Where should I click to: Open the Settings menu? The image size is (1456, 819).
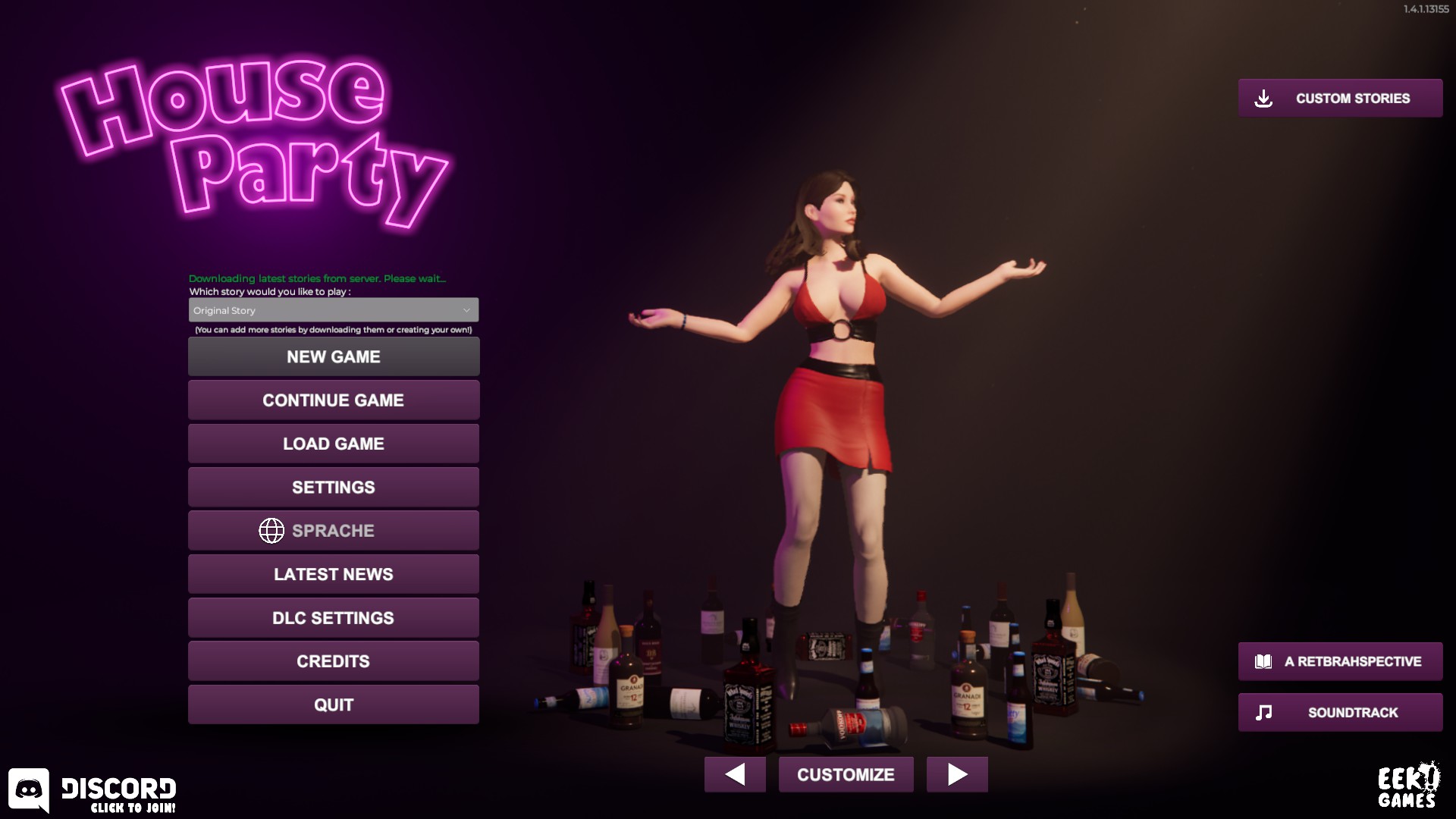pos(334,487)
